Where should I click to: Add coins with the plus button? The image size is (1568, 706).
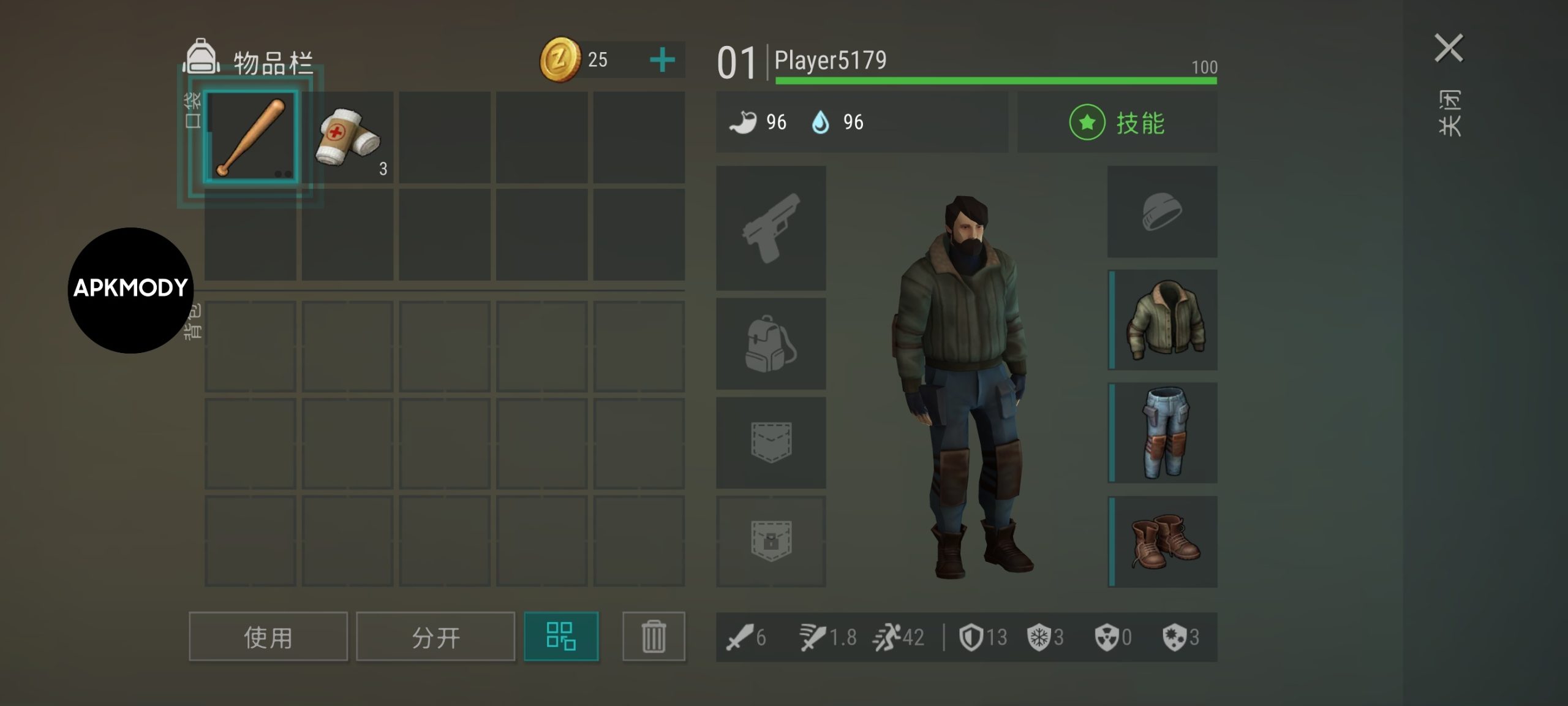pos(662,60)
